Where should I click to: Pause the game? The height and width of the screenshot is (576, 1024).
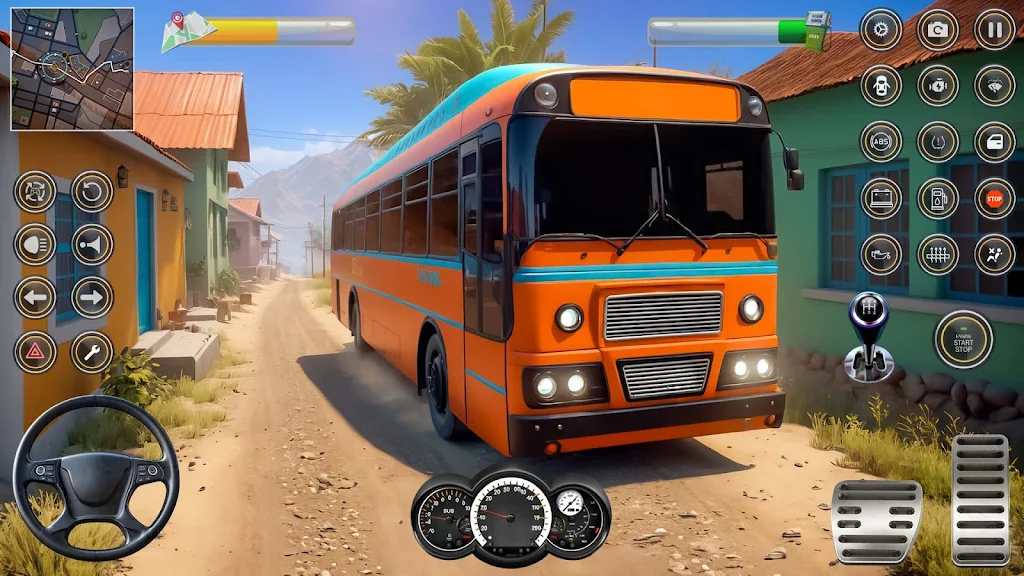(x=995, y=29)
